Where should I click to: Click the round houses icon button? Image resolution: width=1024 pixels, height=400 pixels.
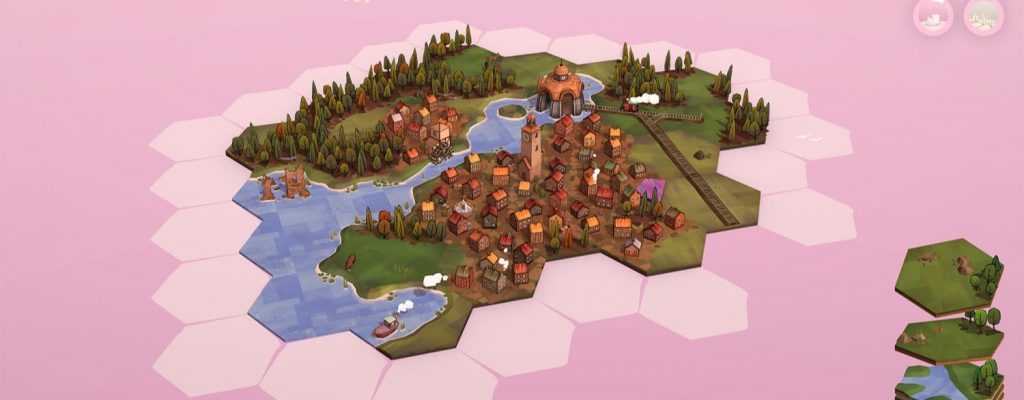pos(932,17)
